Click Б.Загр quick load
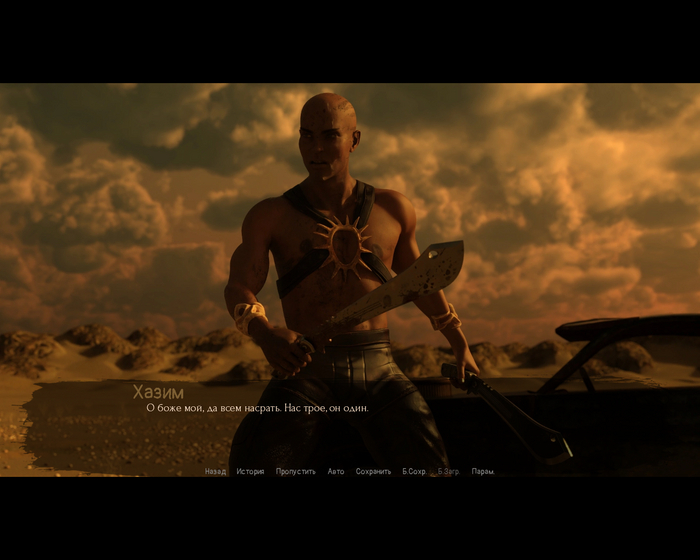The image size is (700, 560). coord(449,471)
